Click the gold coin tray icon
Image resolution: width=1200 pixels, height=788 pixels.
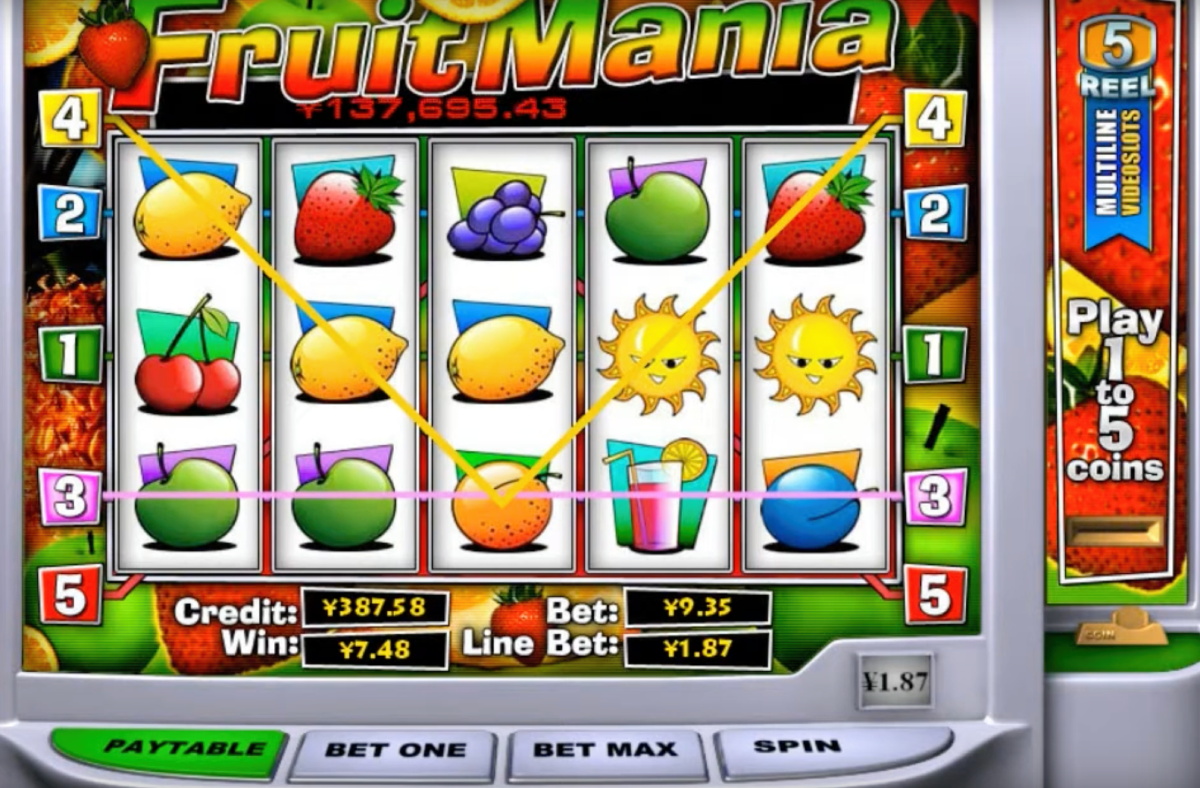tap(1122, 628)
